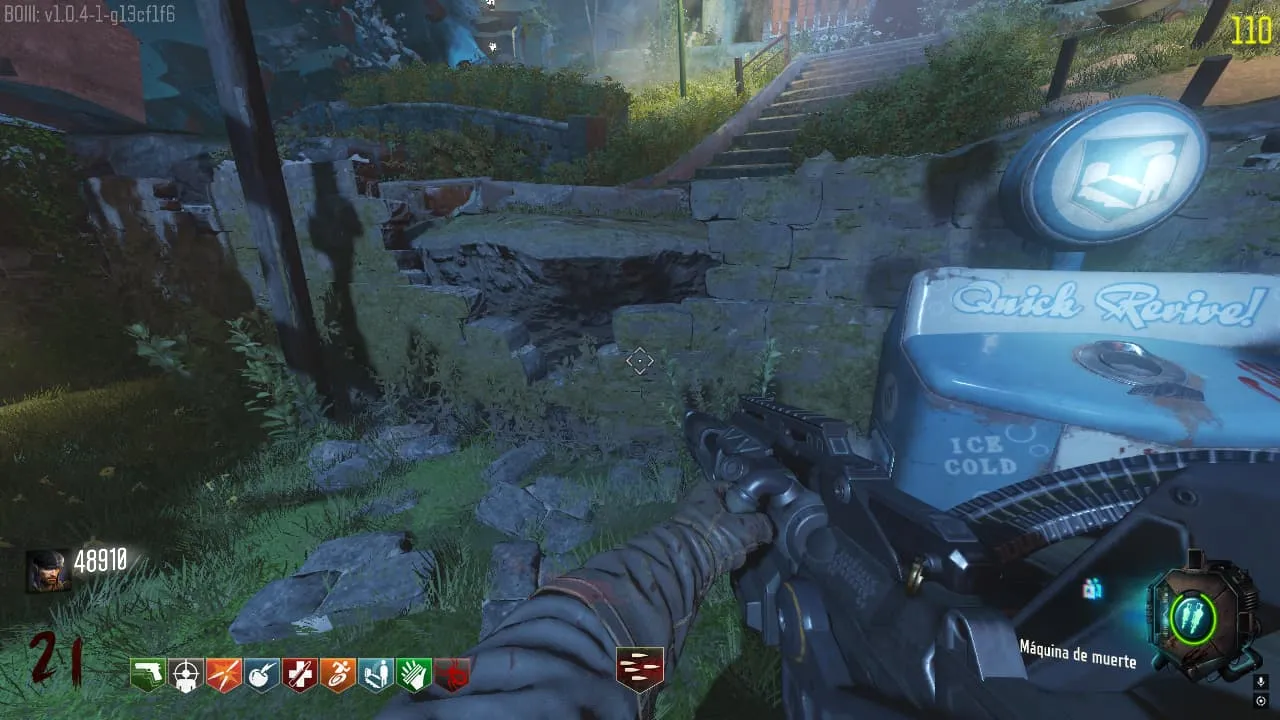Click the player portrait beside the score

click(x=48, y=570)
